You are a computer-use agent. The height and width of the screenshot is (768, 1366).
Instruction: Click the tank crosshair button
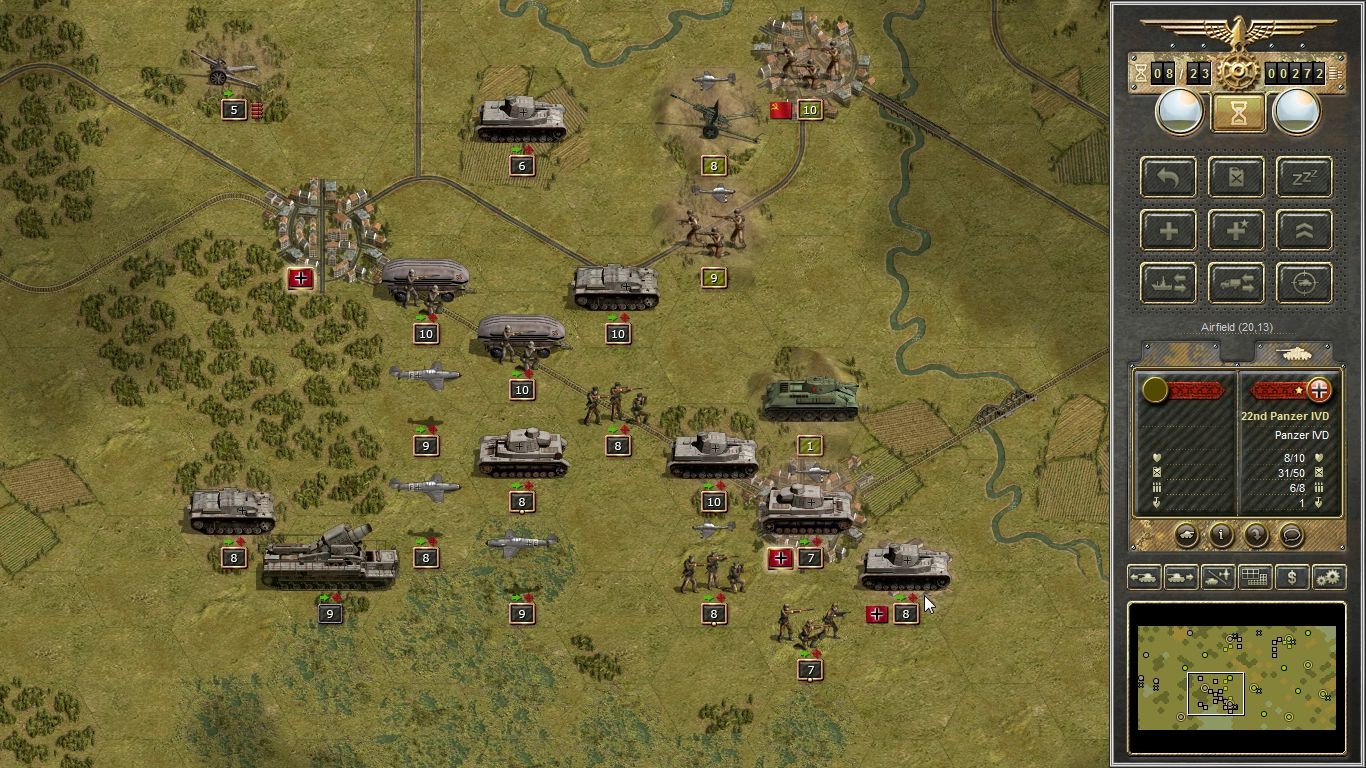[x=1304, y=284]
